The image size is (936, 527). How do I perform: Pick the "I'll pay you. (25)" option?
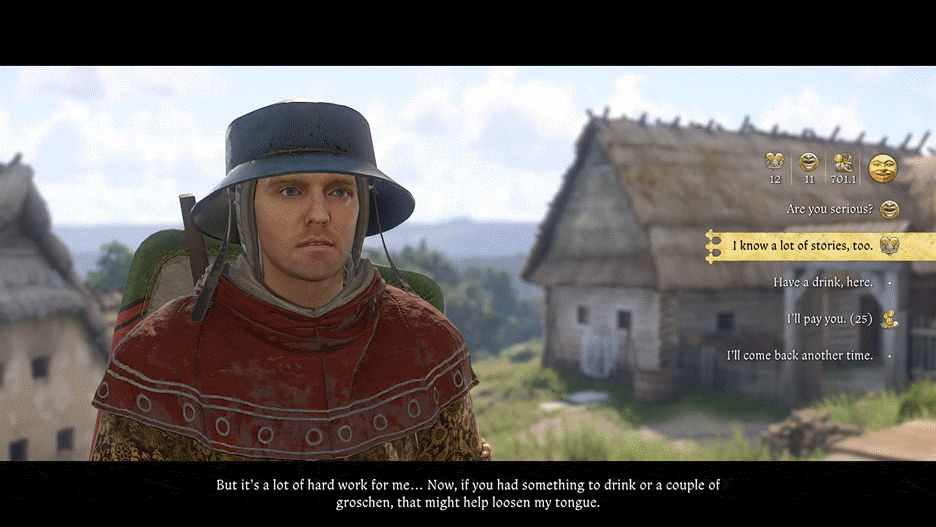(x=829, y=319)
